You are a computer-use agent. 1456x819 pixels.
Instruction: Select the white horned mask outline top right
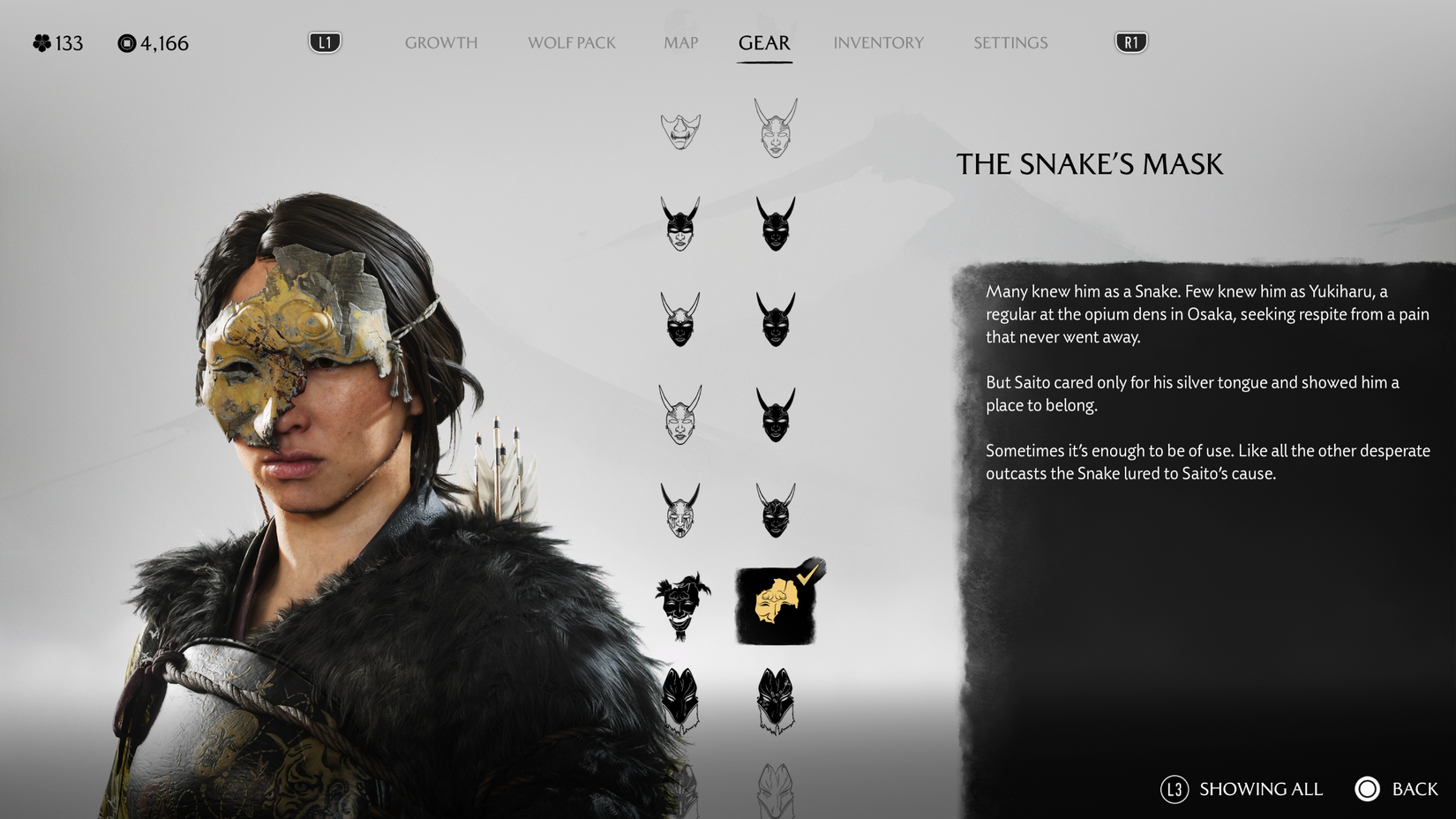point(777,128)
